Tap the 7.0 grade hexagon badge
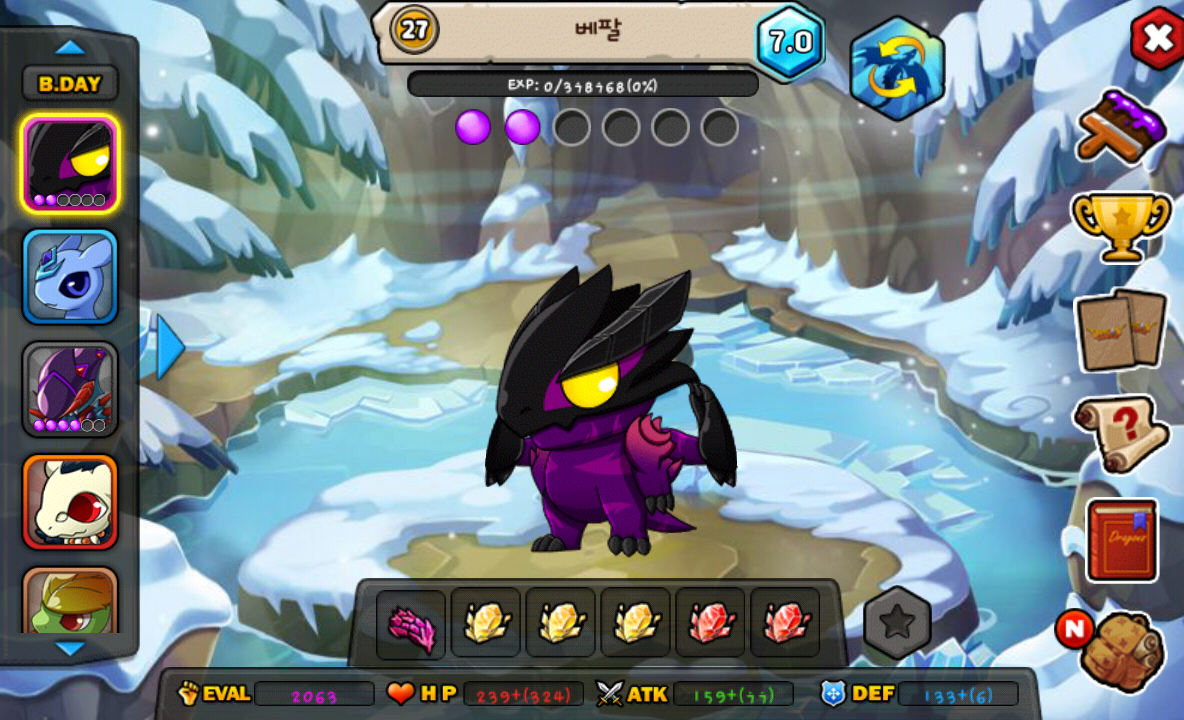The width and height of the screenshot is (1184, 720). 790,42
